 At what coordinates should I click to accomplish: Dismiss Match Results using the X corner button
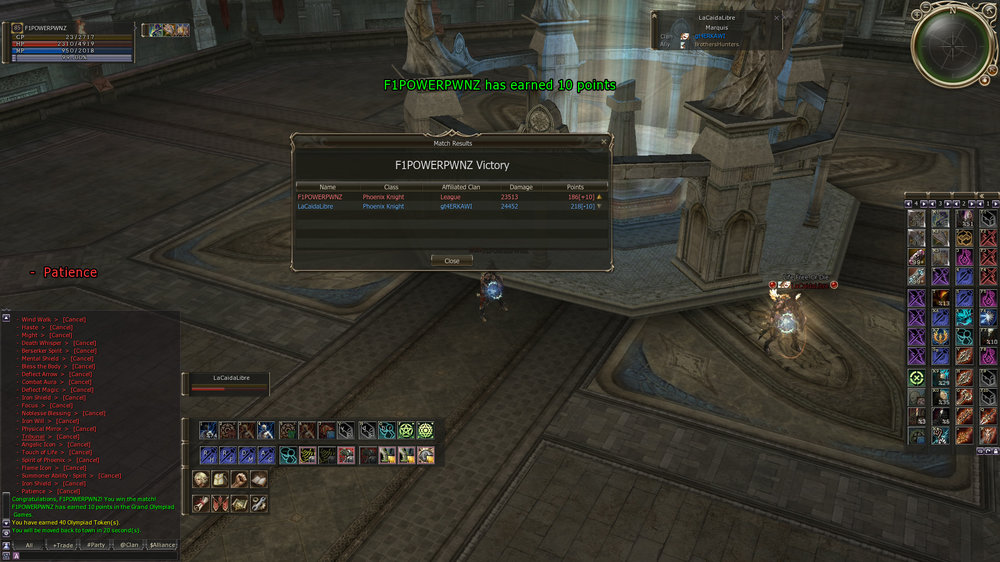[603, 143]
